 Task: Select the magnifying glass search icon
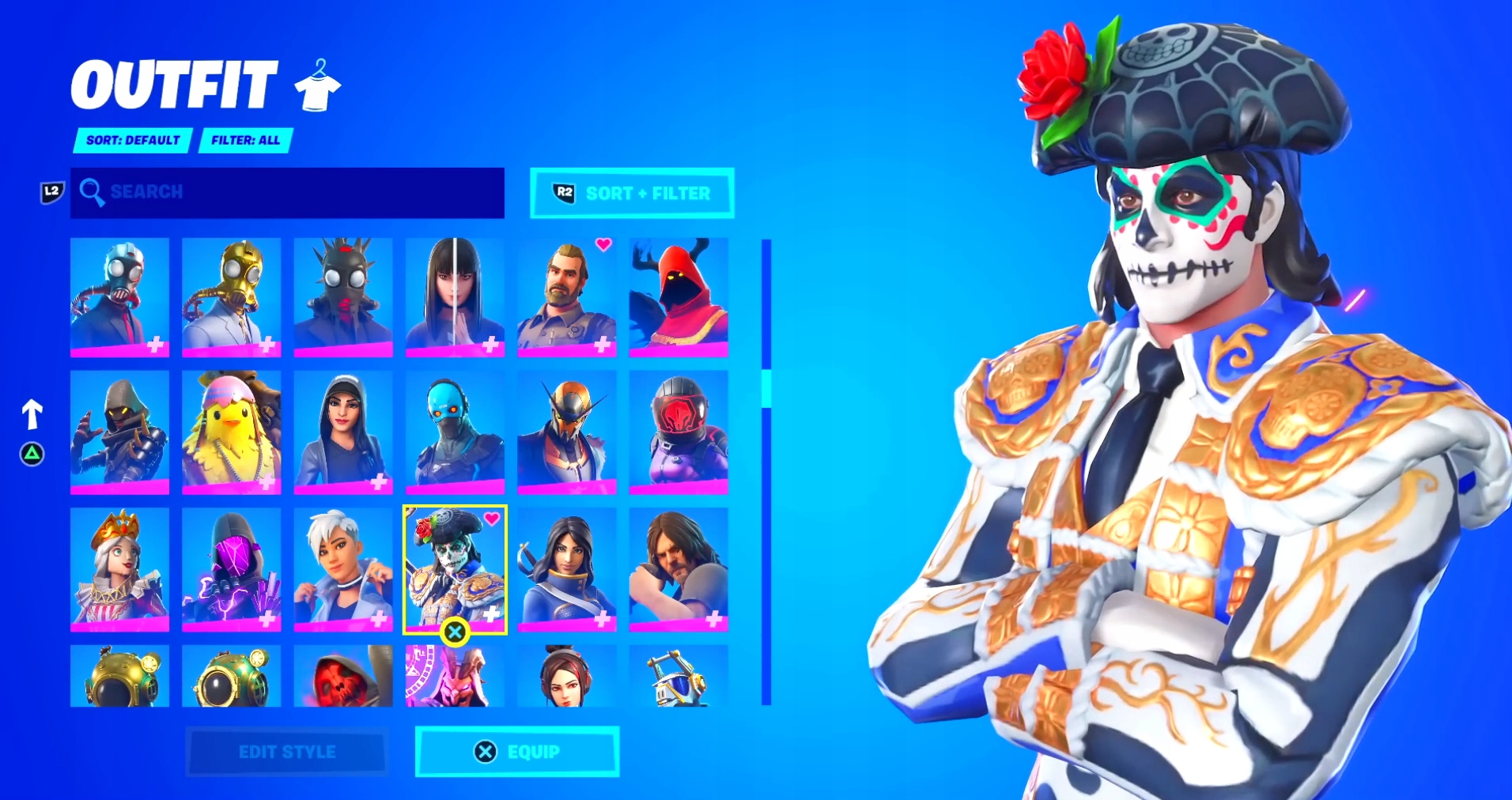[x=94, y=192]
